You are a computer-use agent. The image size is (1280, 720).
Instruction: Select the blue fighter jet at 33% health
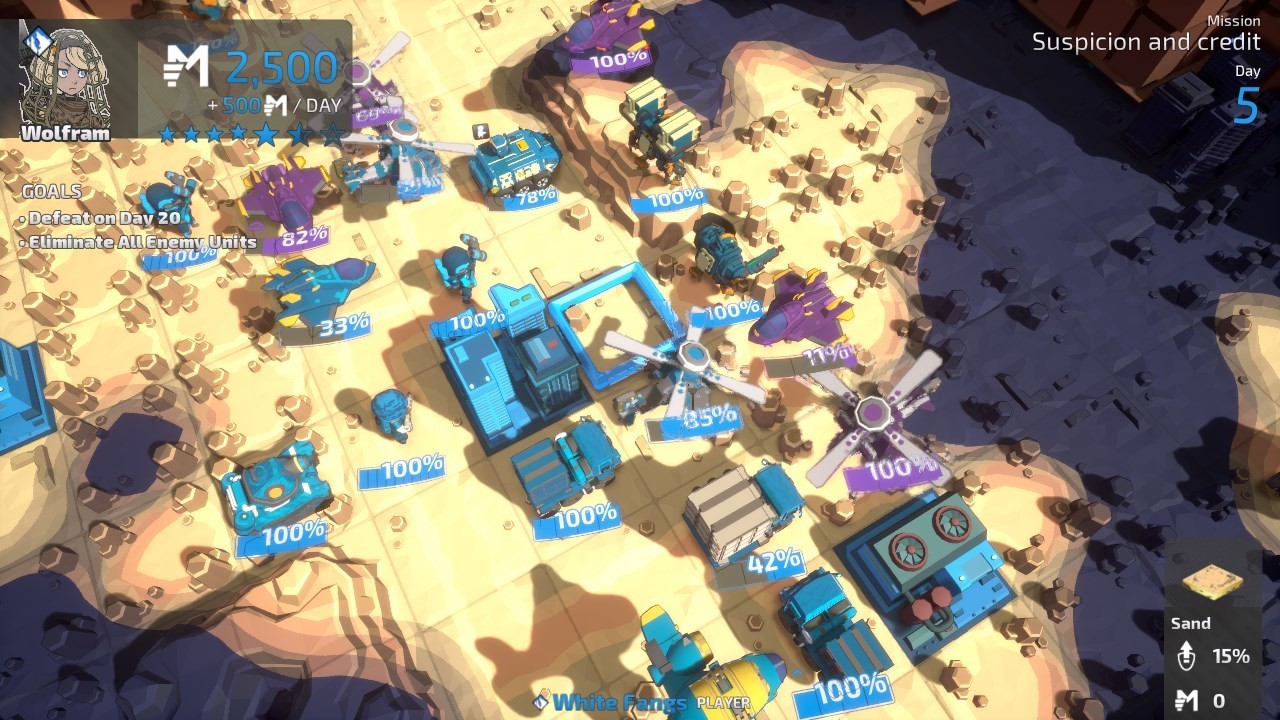322,290
